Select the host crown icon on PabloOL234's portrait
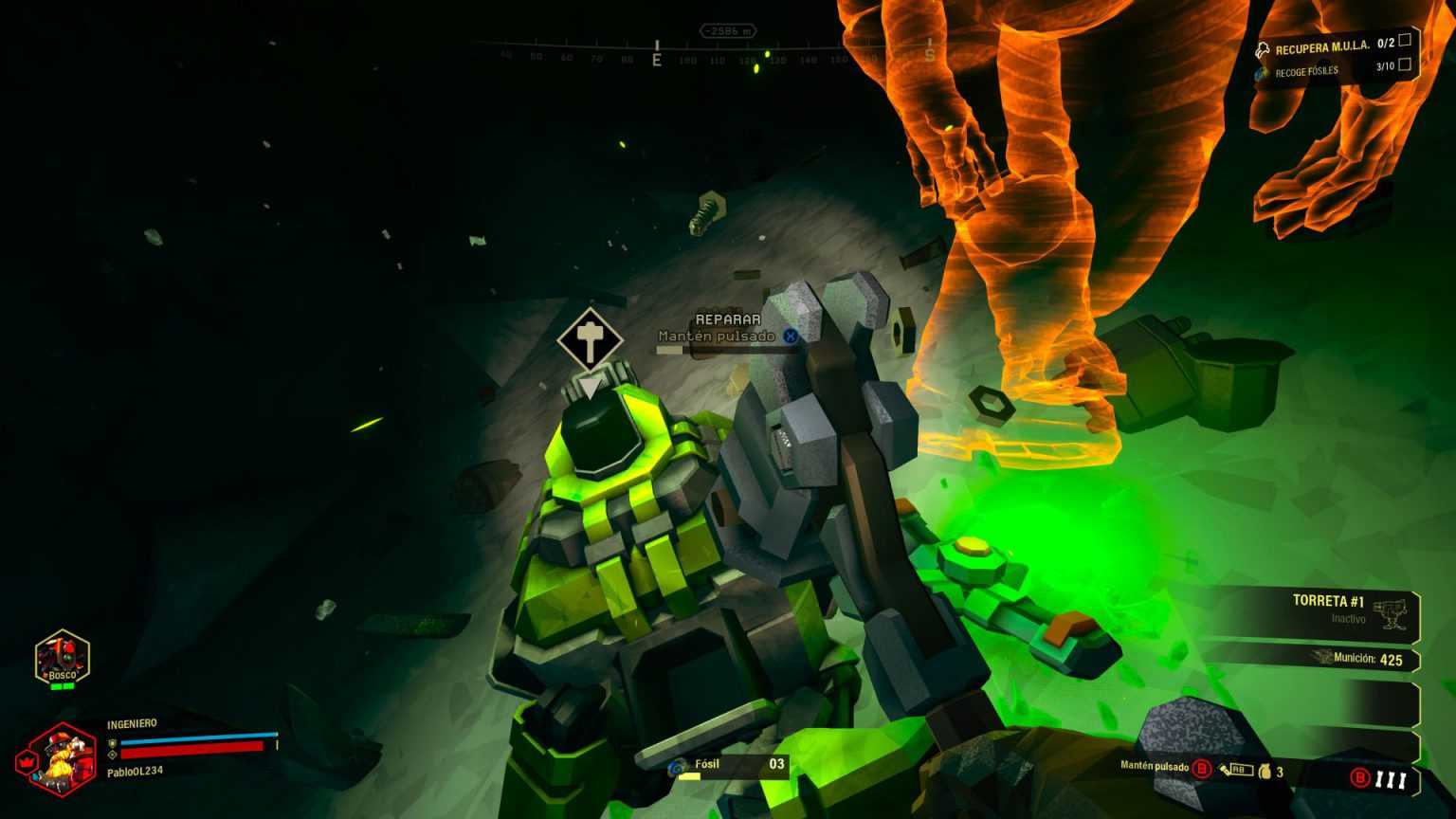1456x819 pixels. 28,760
